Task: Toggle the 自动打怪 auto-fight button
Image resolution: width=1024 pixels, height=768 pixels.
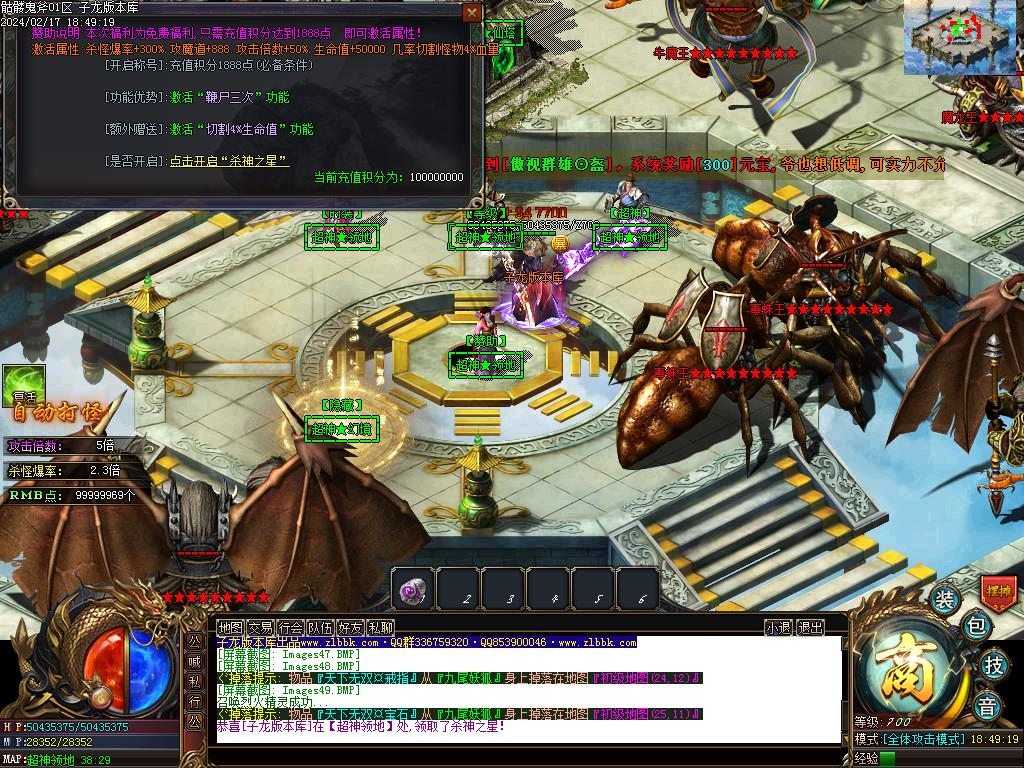Action: click(x=58, y=412)
